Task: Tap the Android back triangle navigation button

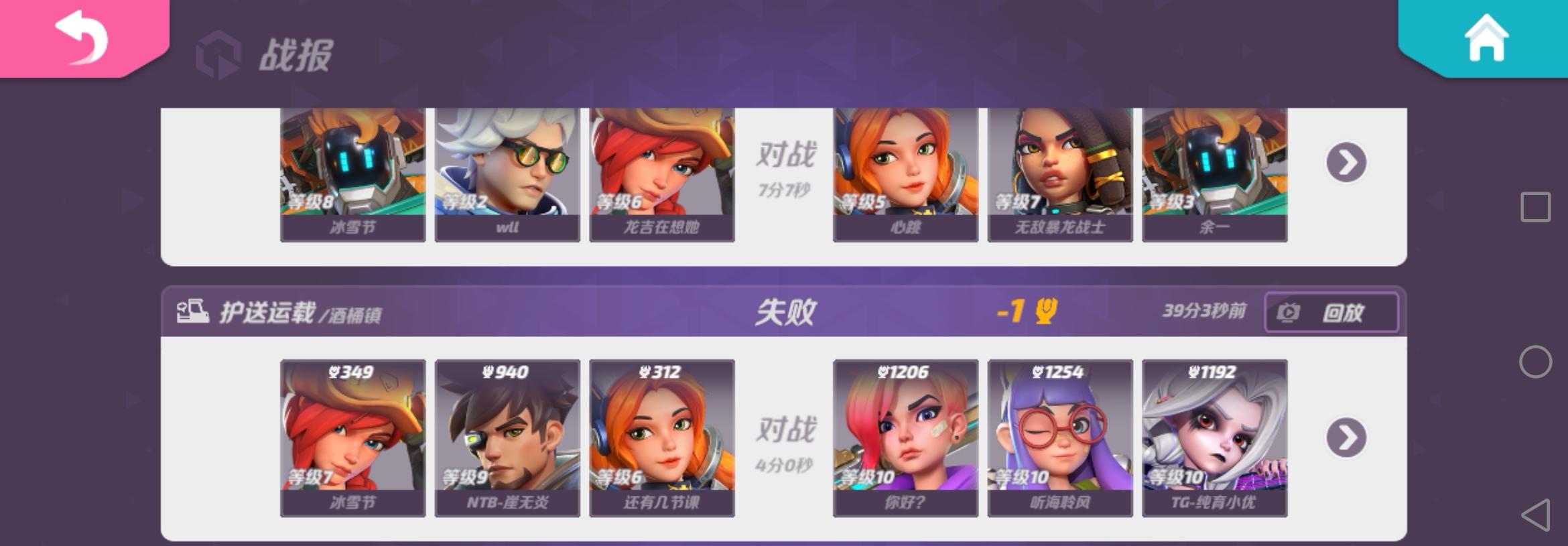Action: 1536,516
